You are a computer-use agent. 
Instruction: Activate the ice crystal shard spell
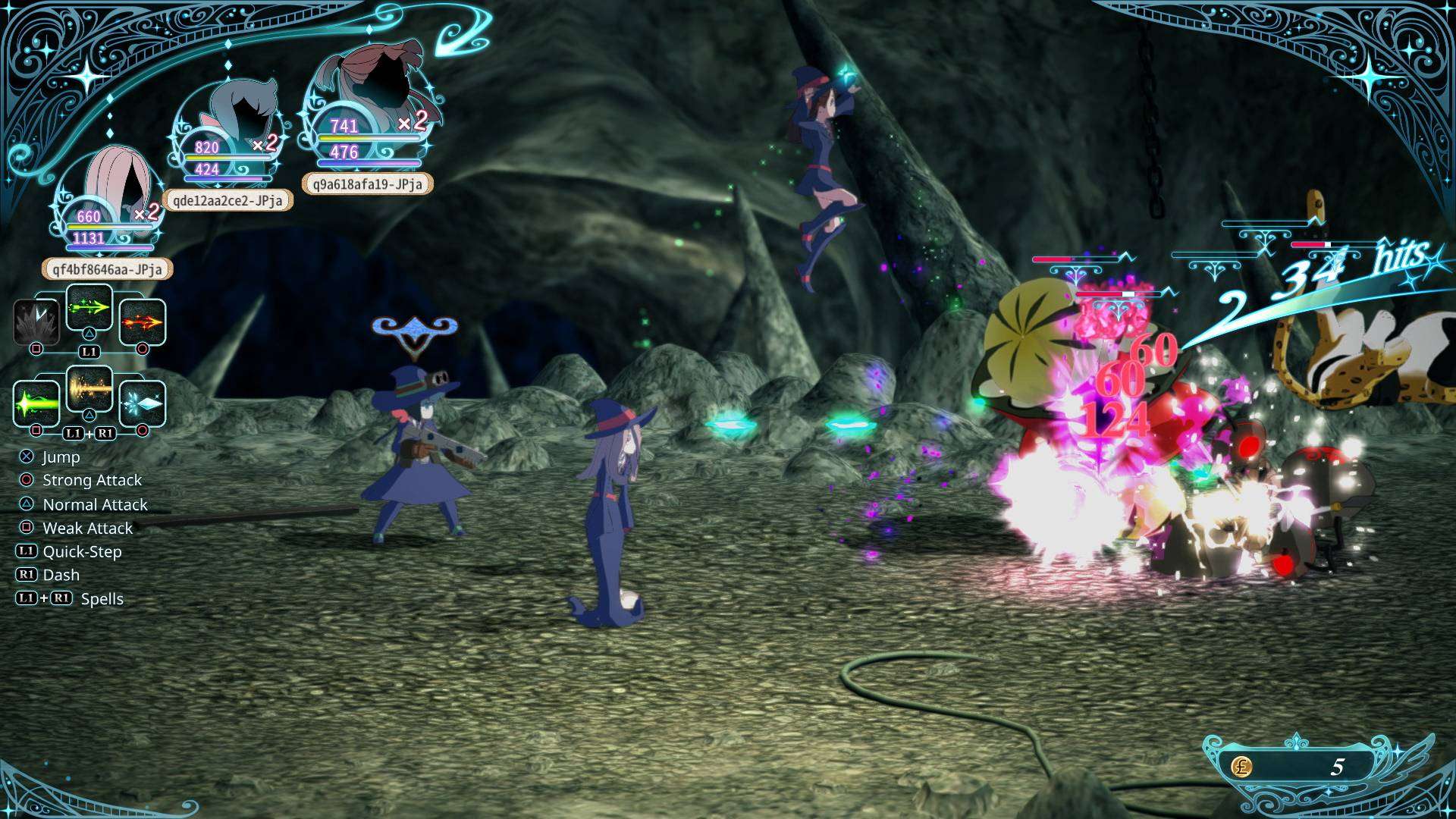coord(143,403)
